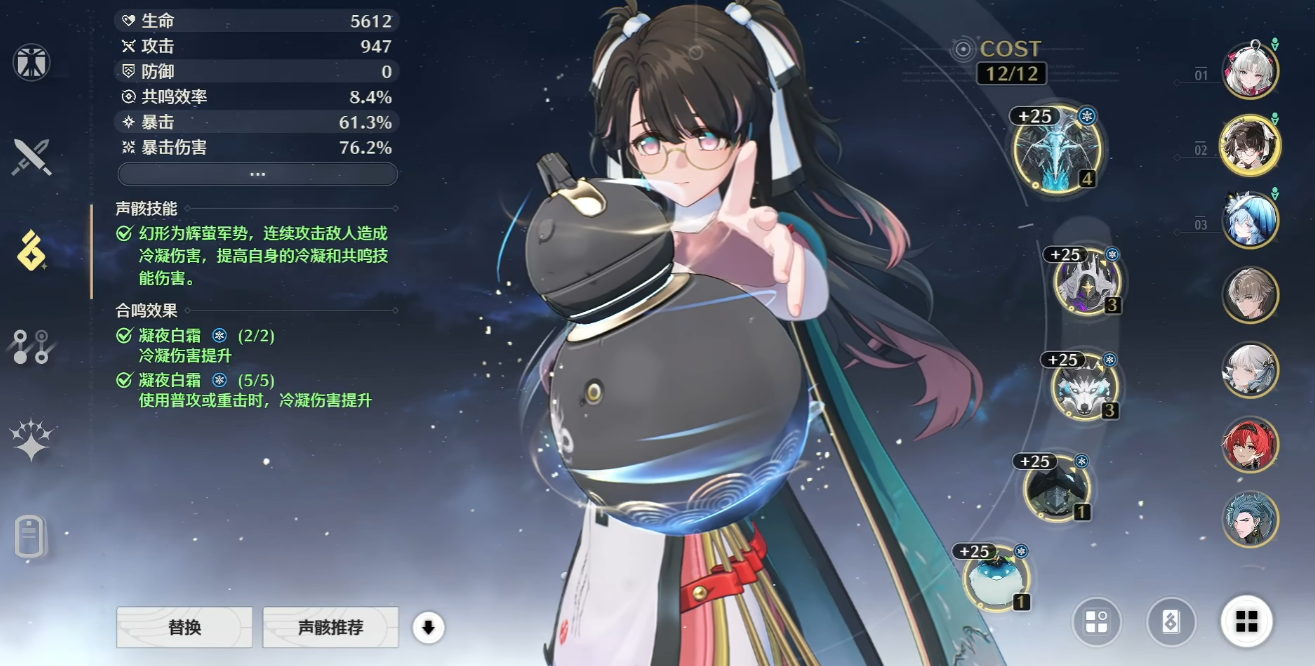1315x666 pixels.
Task: Click the dark round button with echo symbol
Action: point(1171,622)
